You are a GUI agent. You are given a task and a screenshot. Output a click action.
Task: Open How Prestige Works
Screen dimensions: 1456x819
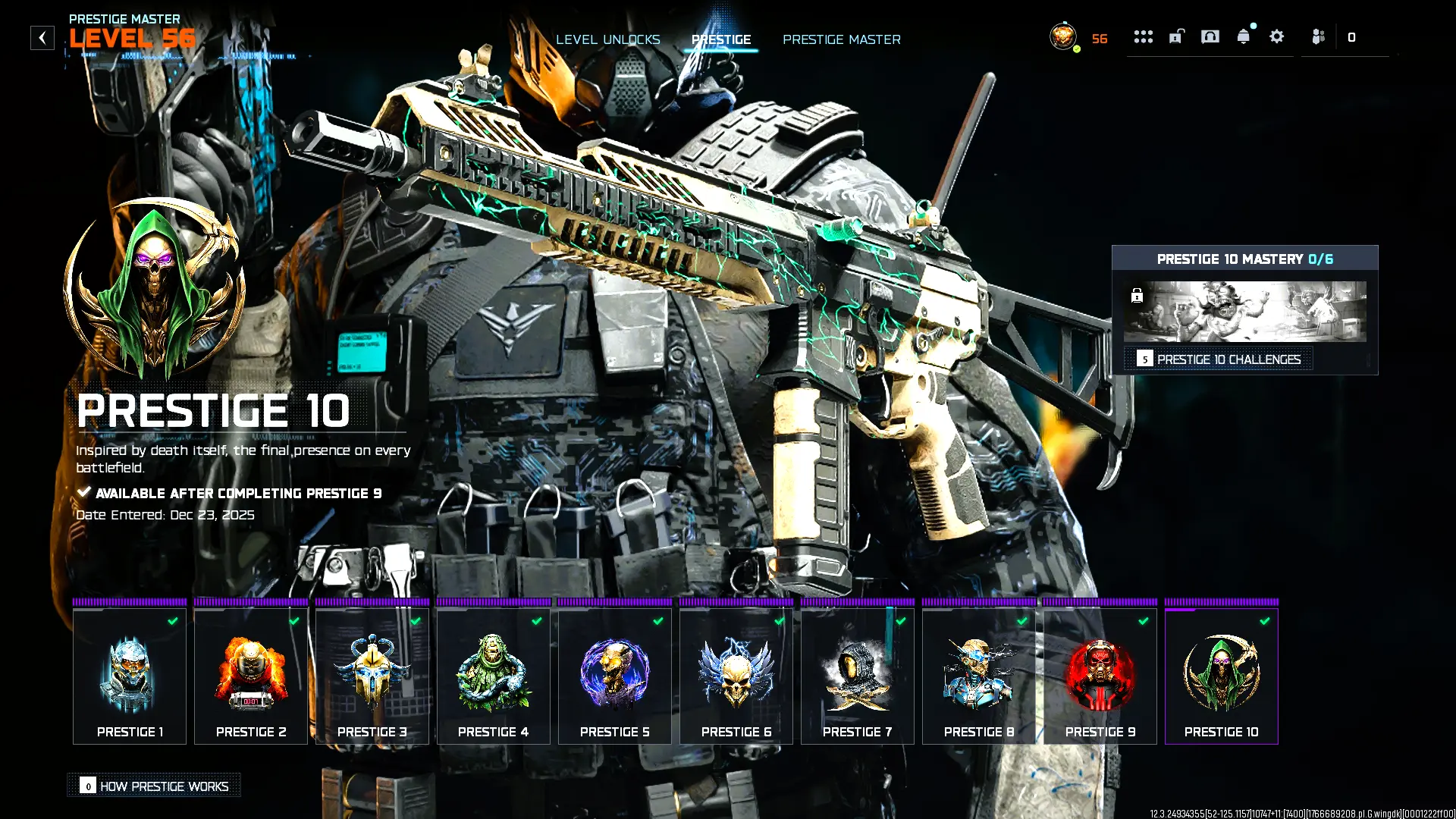click(x=154, y=786)
